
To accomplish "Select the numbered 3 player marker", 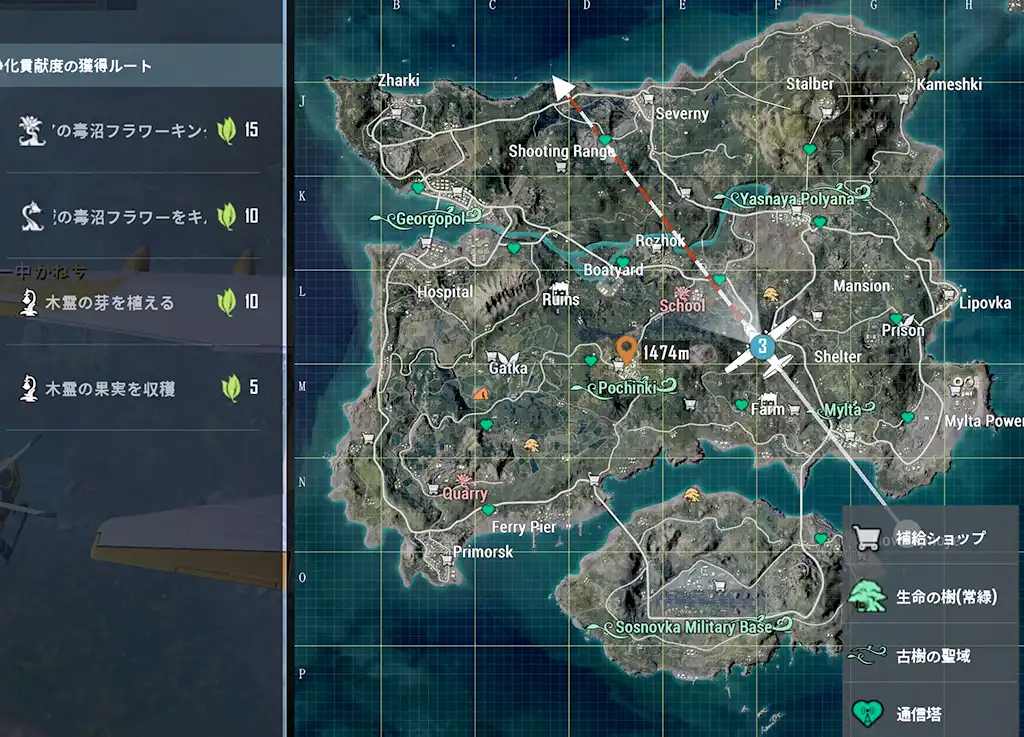I will pos(762,347).
